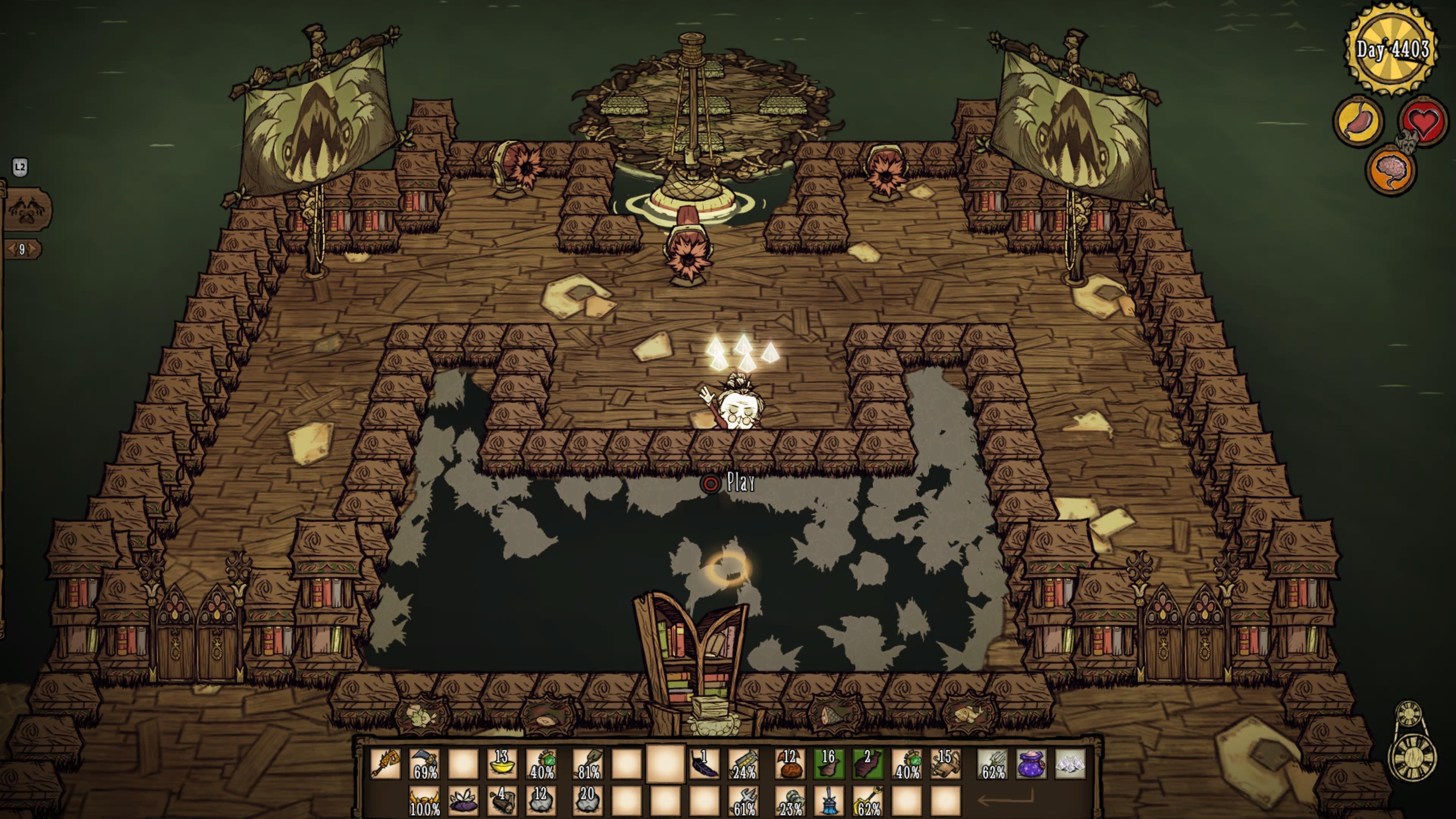Pick the blue sweeper brush
The width and height of the screenshot is (1456, 819).
(x=828, y=801)
